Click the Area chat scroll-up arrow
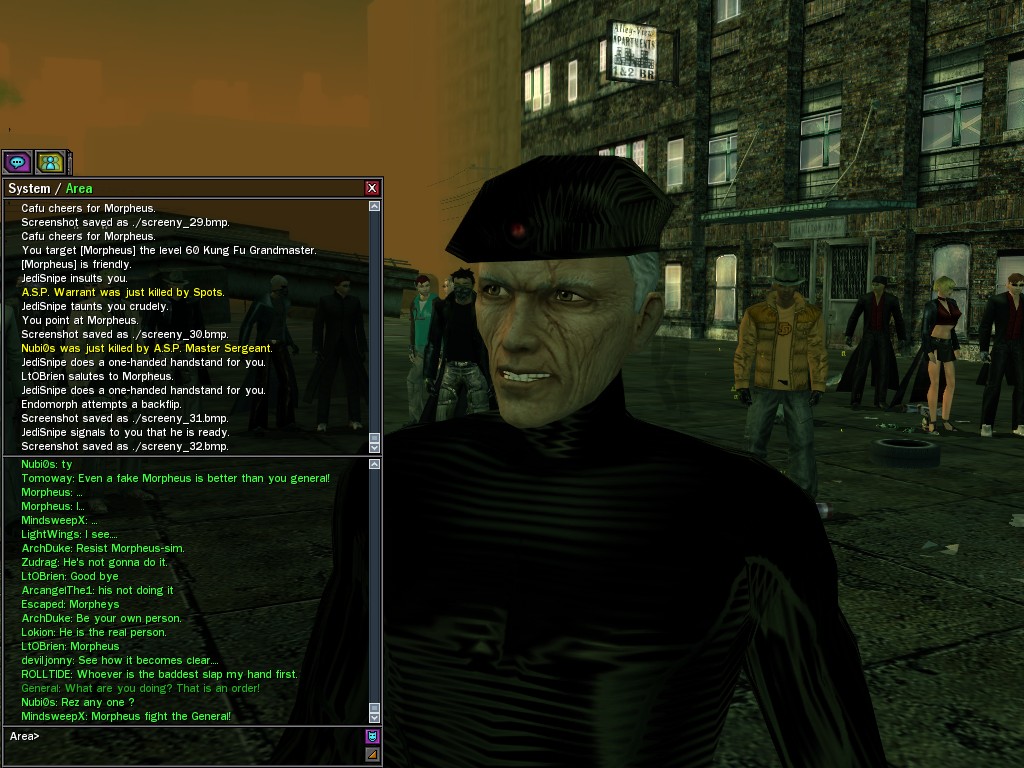This screenshot has width=1024, height=768. 375,464
